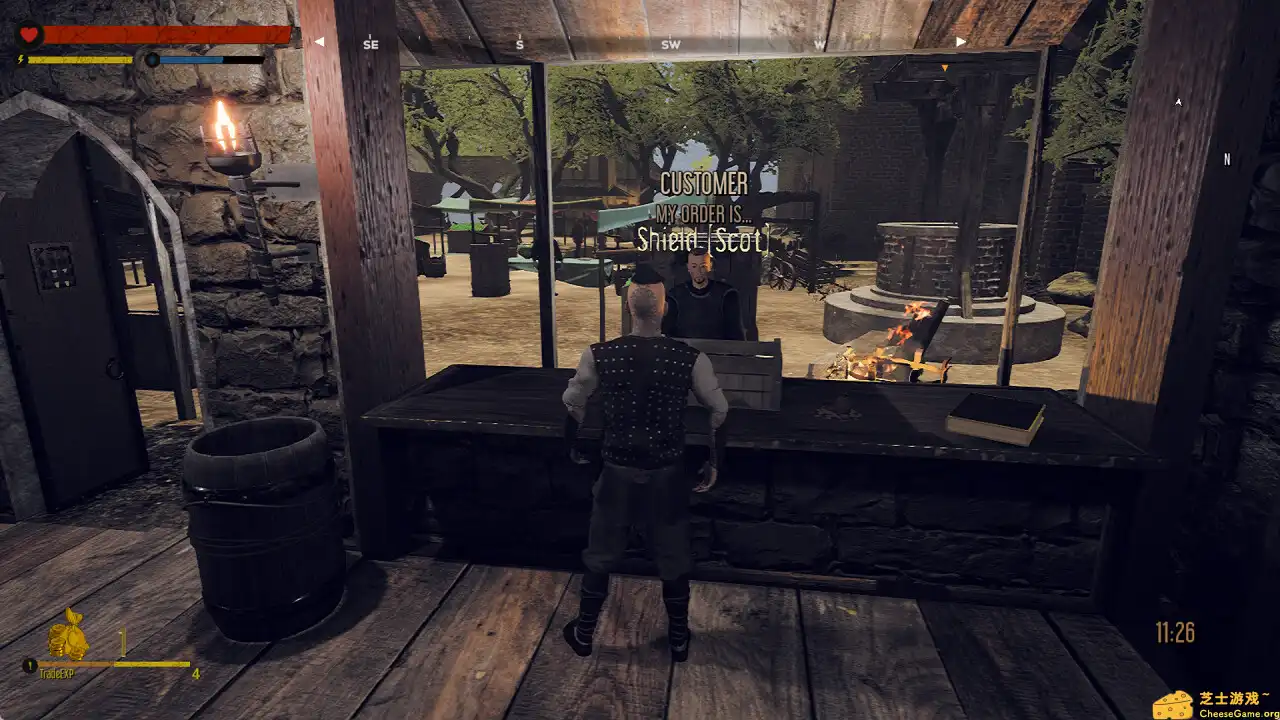This screenshot has width=1280, height=720.
Task: Select the SW heading on the compass
Action: 669,43
